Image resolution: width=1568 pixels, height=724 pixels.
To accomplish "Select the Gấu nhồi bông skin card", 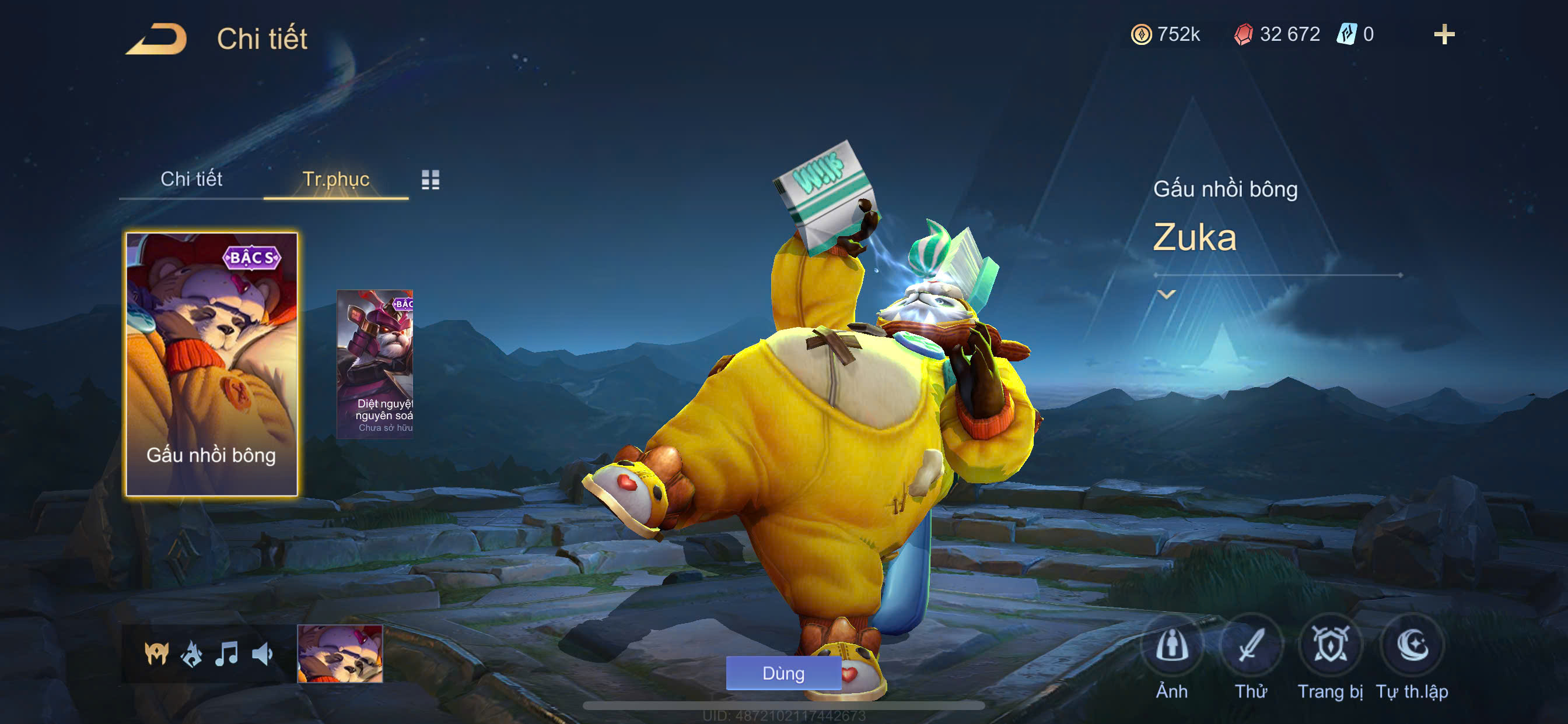I will click(211, 364).
